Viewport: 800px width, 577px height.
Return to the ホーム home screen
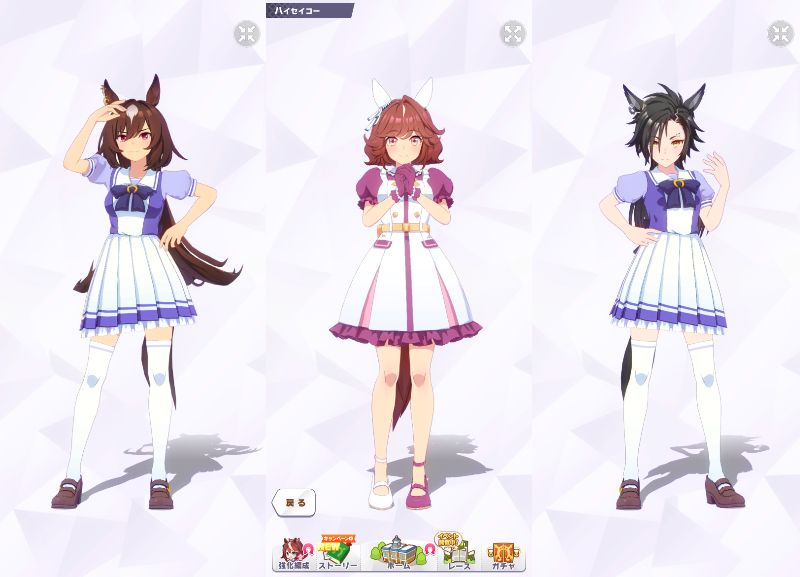[x=398, y=553]
